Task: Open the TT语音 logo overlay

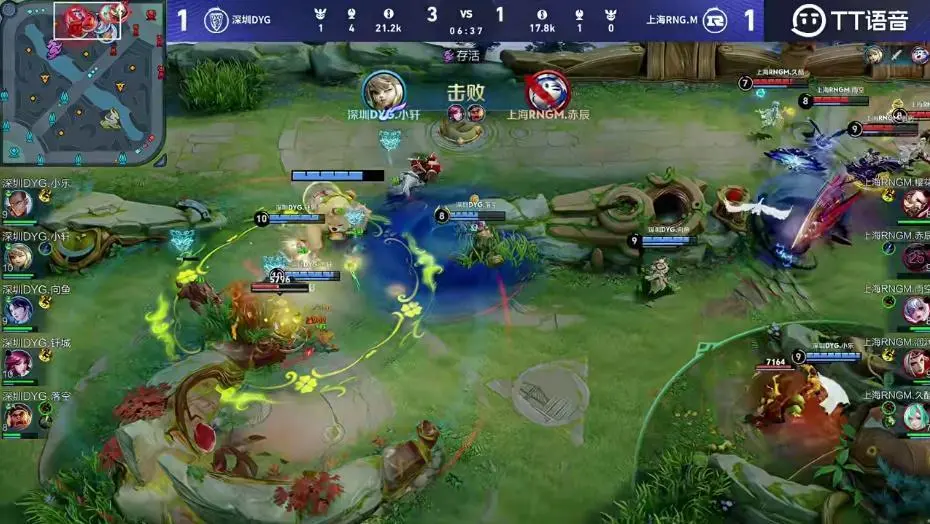Action: pyautogui.click(x=850, y=20)
